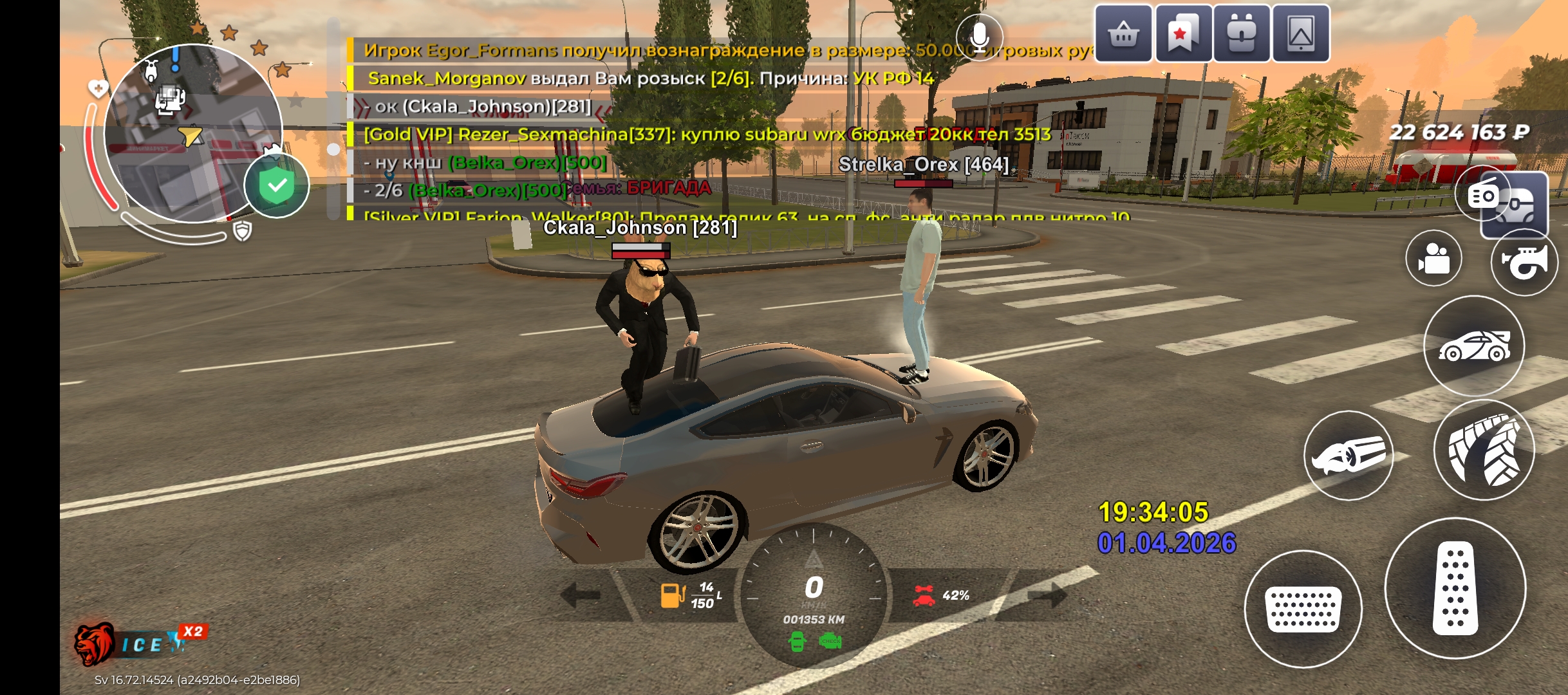Open the backpack inventory
The height and width of the screenshot is (695, 1568).
tap(1241, 33)
